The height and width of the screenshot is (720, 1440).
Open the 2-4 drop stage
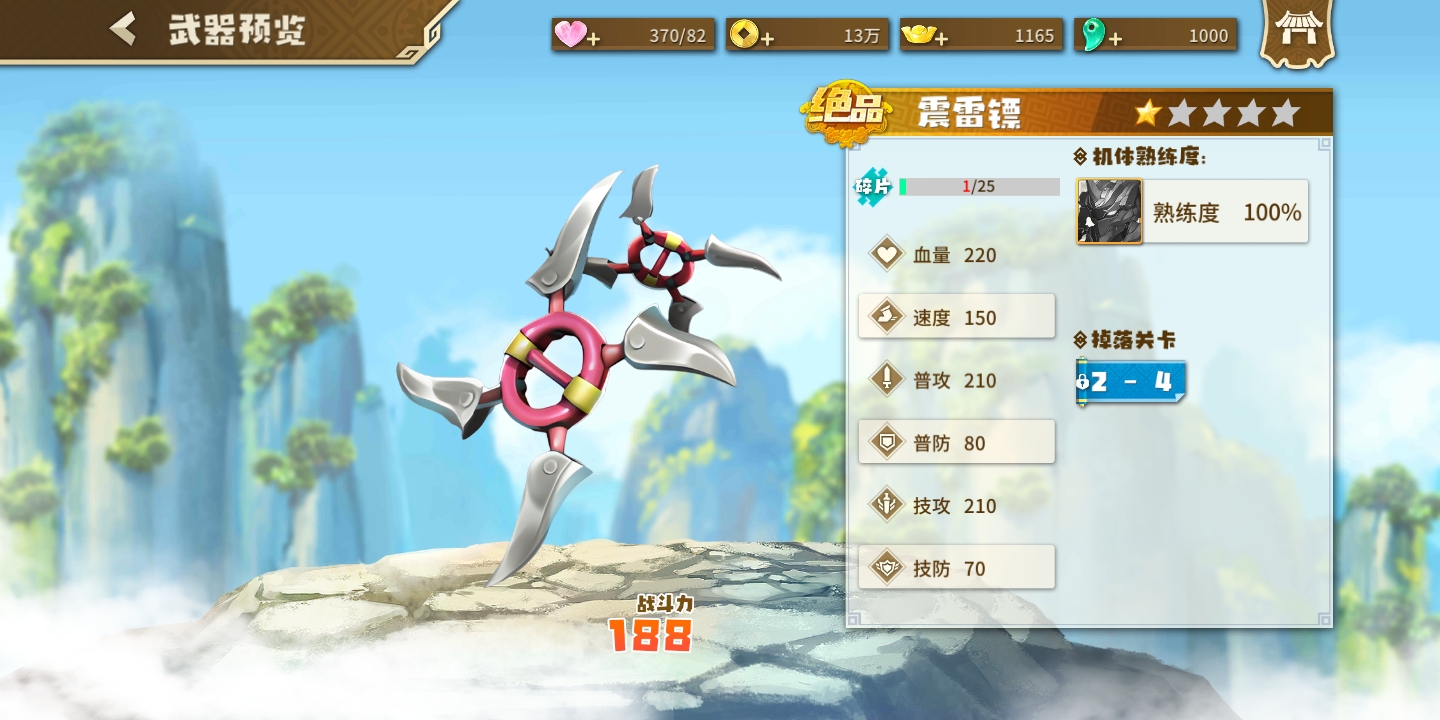pos(1131,382)
